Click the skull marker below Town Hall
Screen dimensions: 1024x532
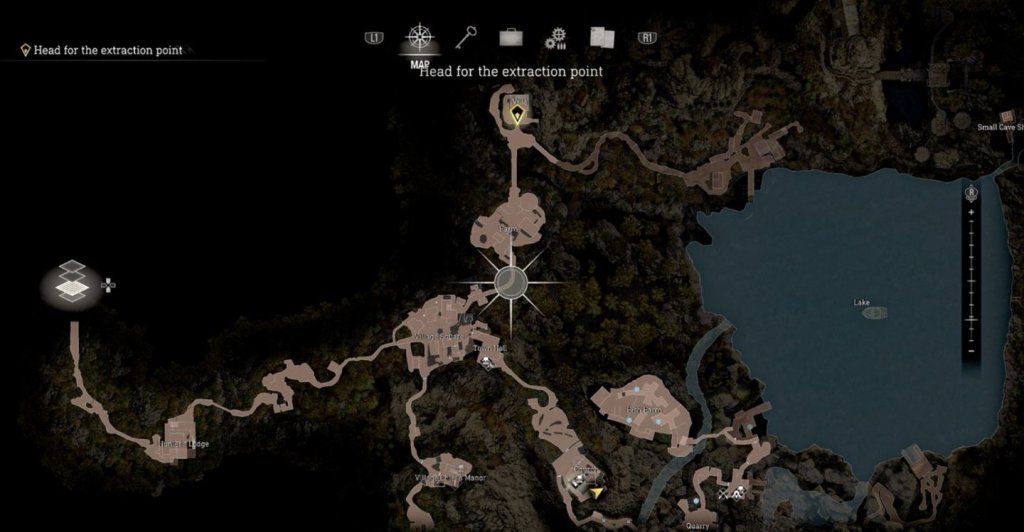[x=487, y=366]
